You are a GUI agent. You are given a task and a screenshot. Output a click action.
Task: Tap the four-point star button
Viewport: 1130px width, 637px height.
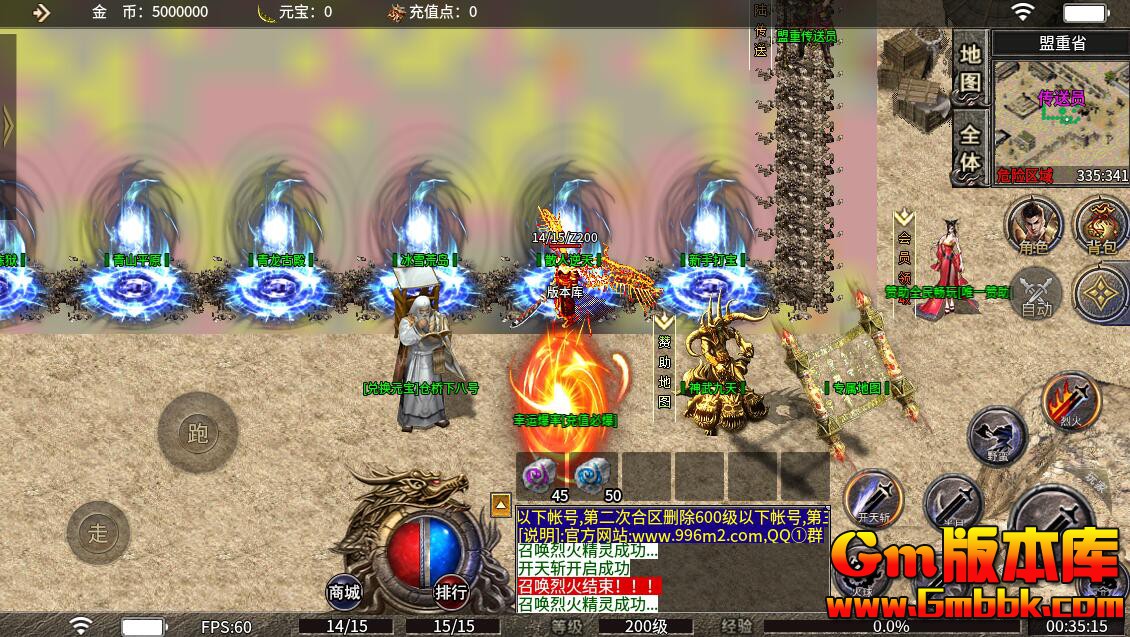click(x=1102, y=294)
